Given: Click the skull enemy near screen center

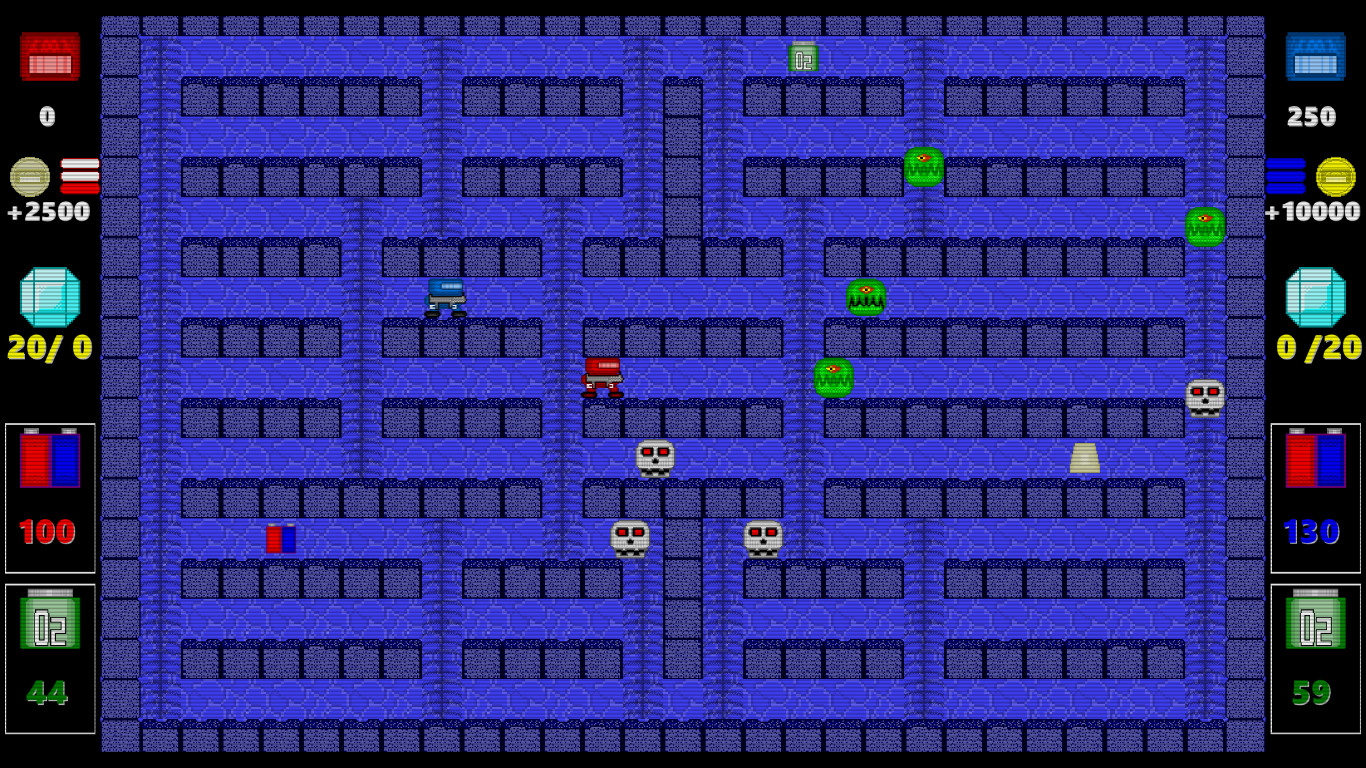Looking at the screenshot, I should [x=655, y=458].
